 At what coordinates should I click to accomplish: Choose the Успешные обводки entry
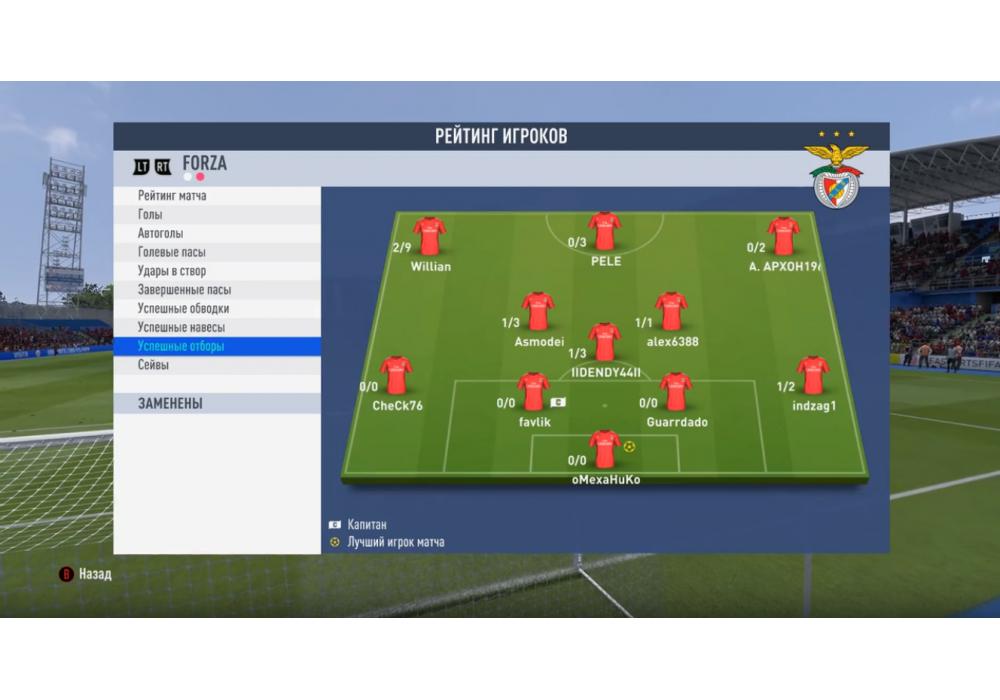point(217,309)
